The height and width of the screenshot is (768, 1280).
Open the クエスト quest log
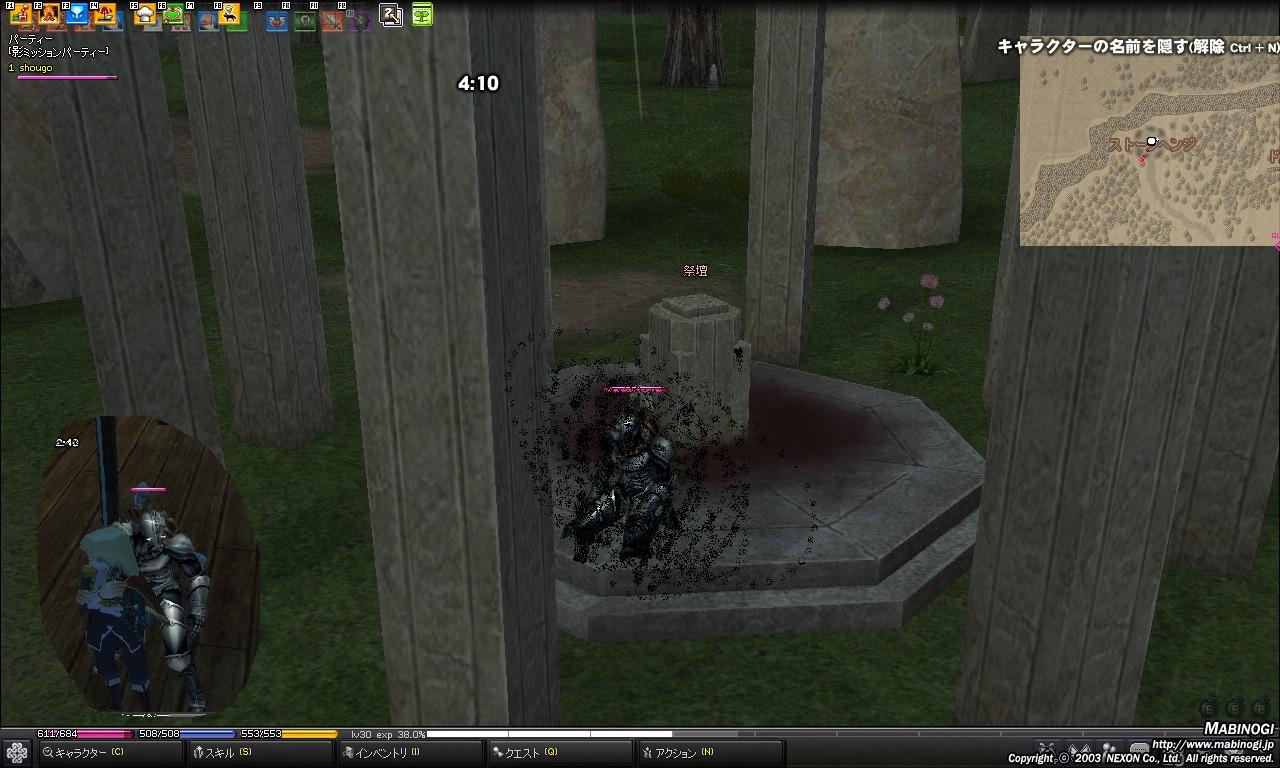point(530,753)
